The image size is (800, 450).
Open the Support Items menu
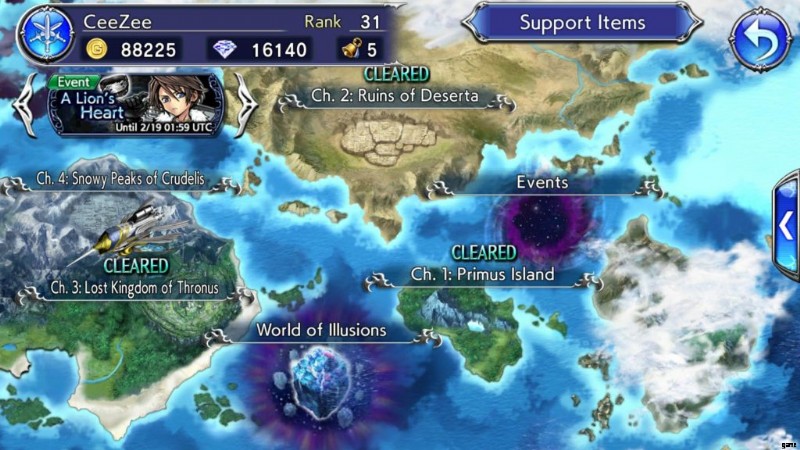pyautogui.click(x=582, y=22)
